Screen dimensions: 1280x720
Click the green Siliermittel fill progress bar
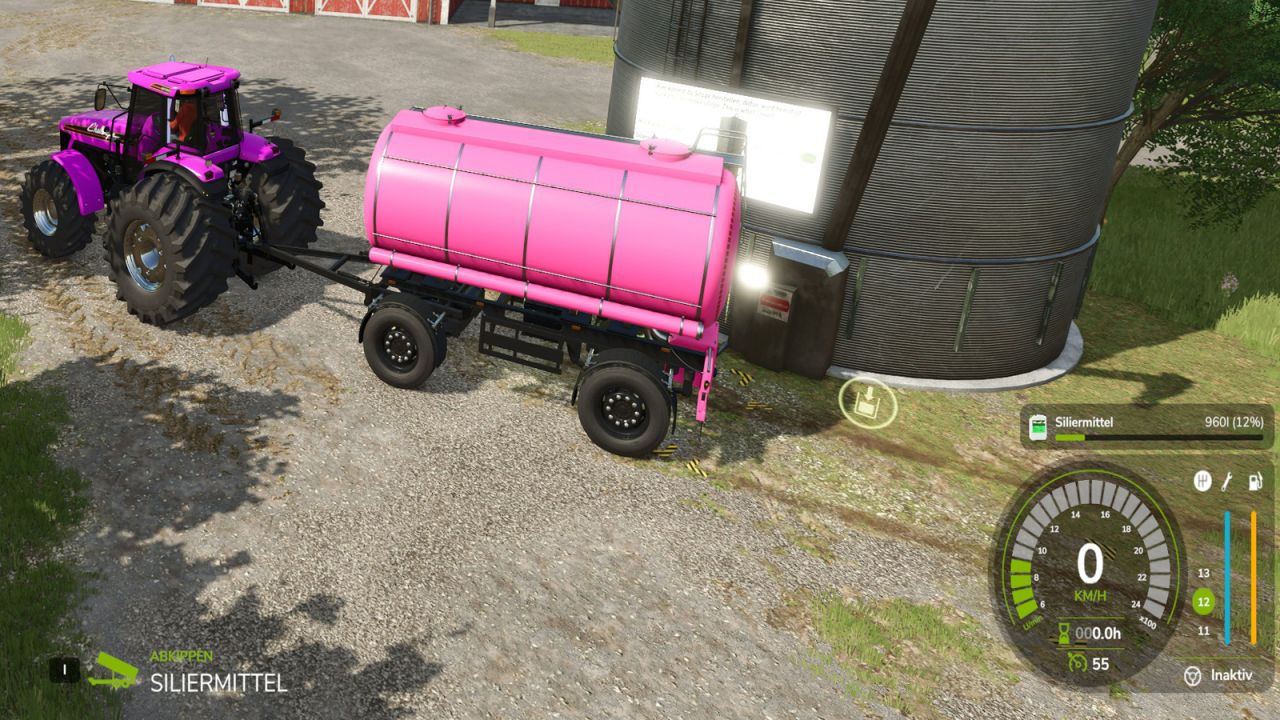pyautogui.click(x=1069, y=437)
